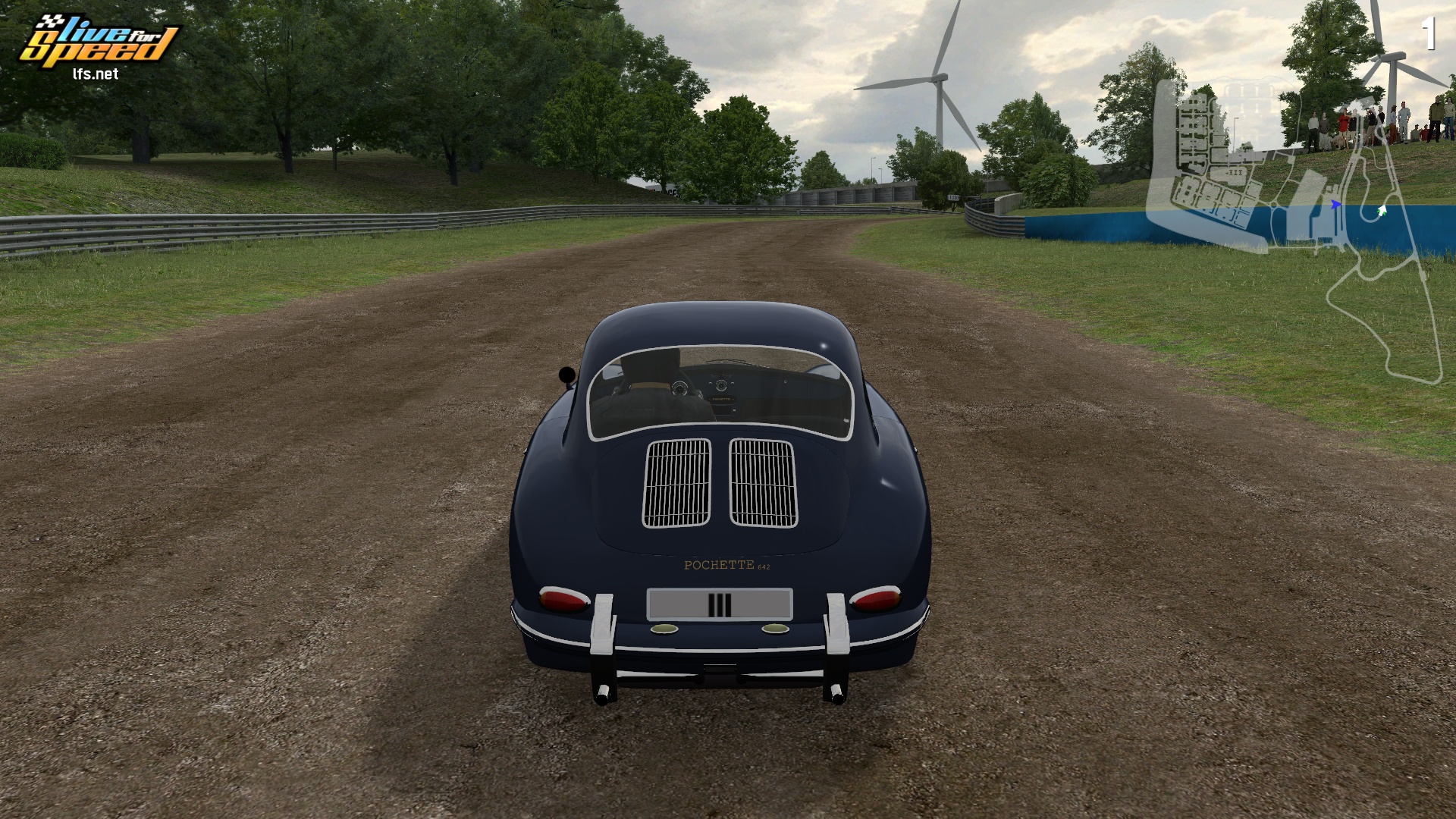Click the Live for Speed logo
This screenshot has height=819, width=1456.
click(x=99, y=45)
